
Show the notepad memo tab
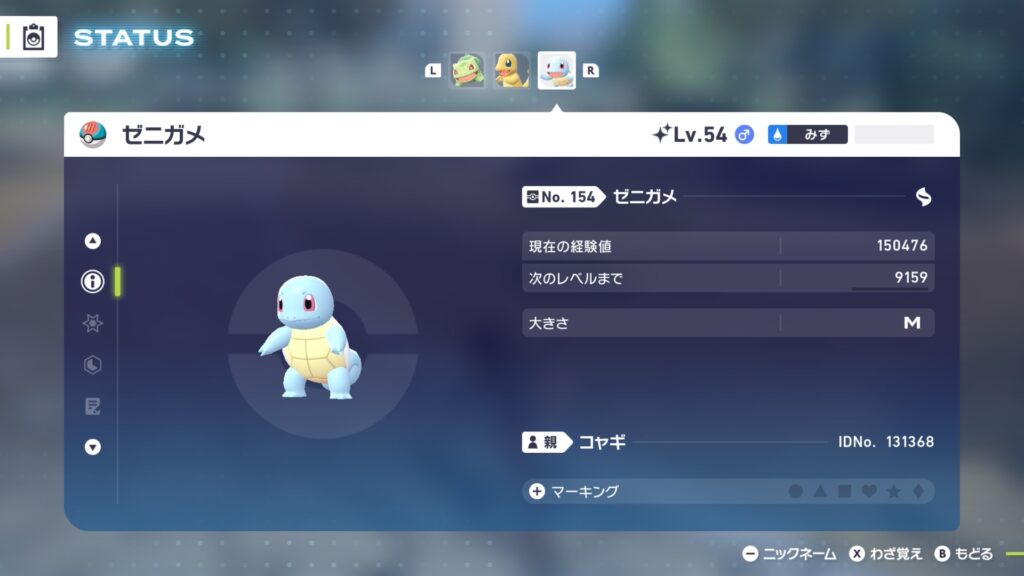coord(93,406)
